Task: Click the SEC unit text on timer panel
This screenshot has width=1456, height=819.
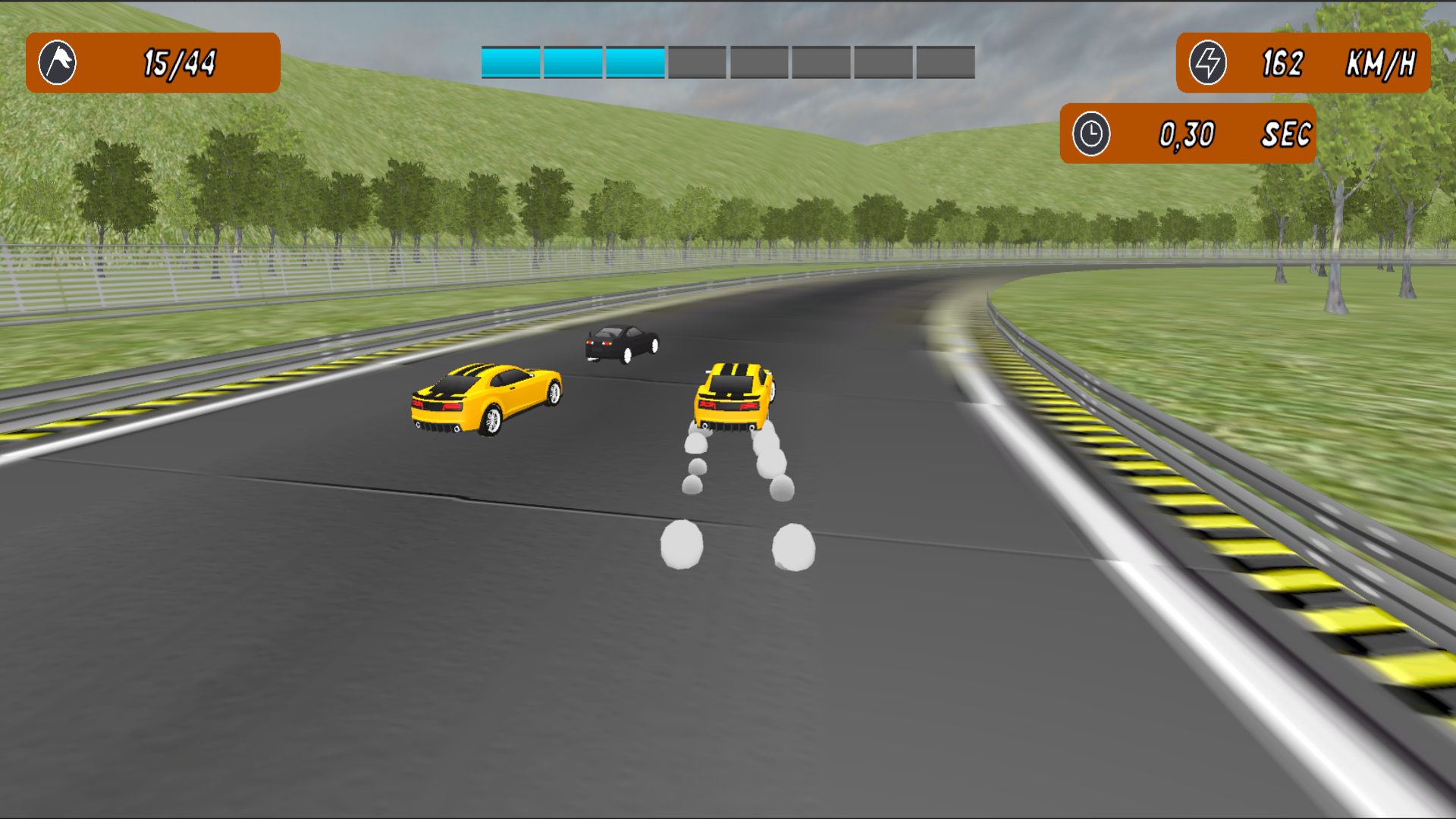Action: [x=1287, y=135]
